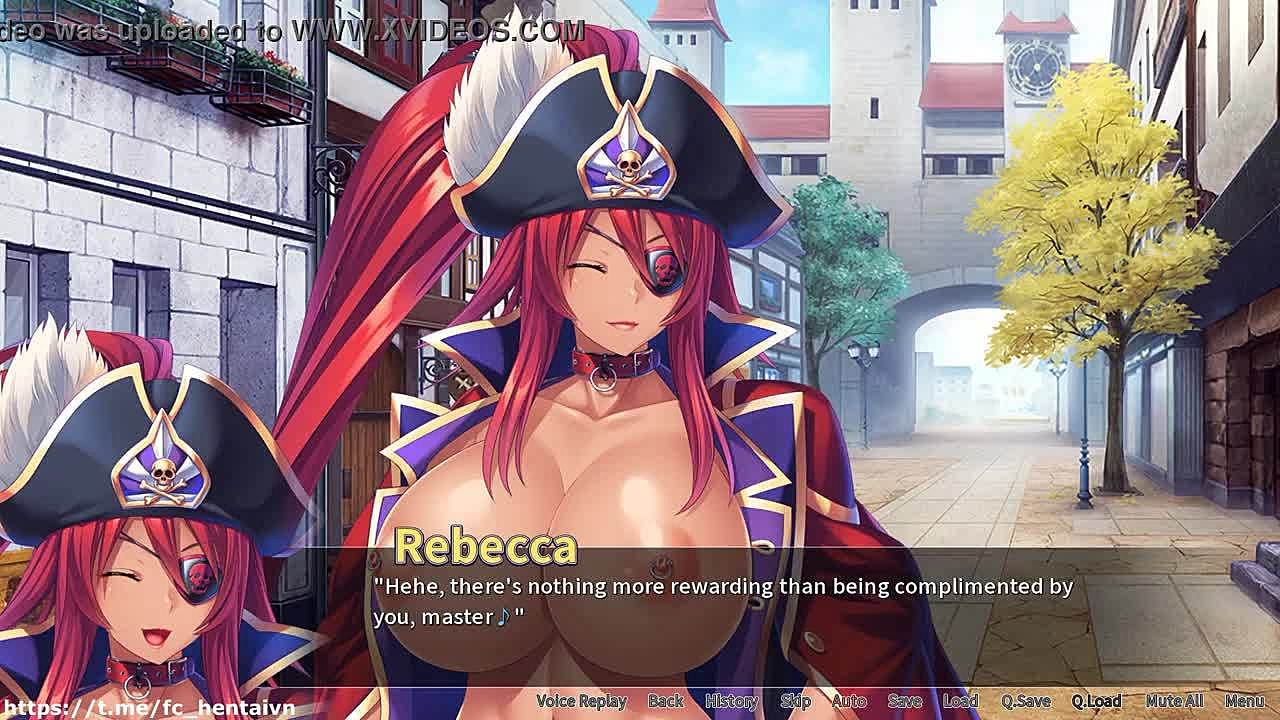Open the game Menu
Image resolution: width=1280 pixels, height=720 pixels.
(x=1244, y=701)
